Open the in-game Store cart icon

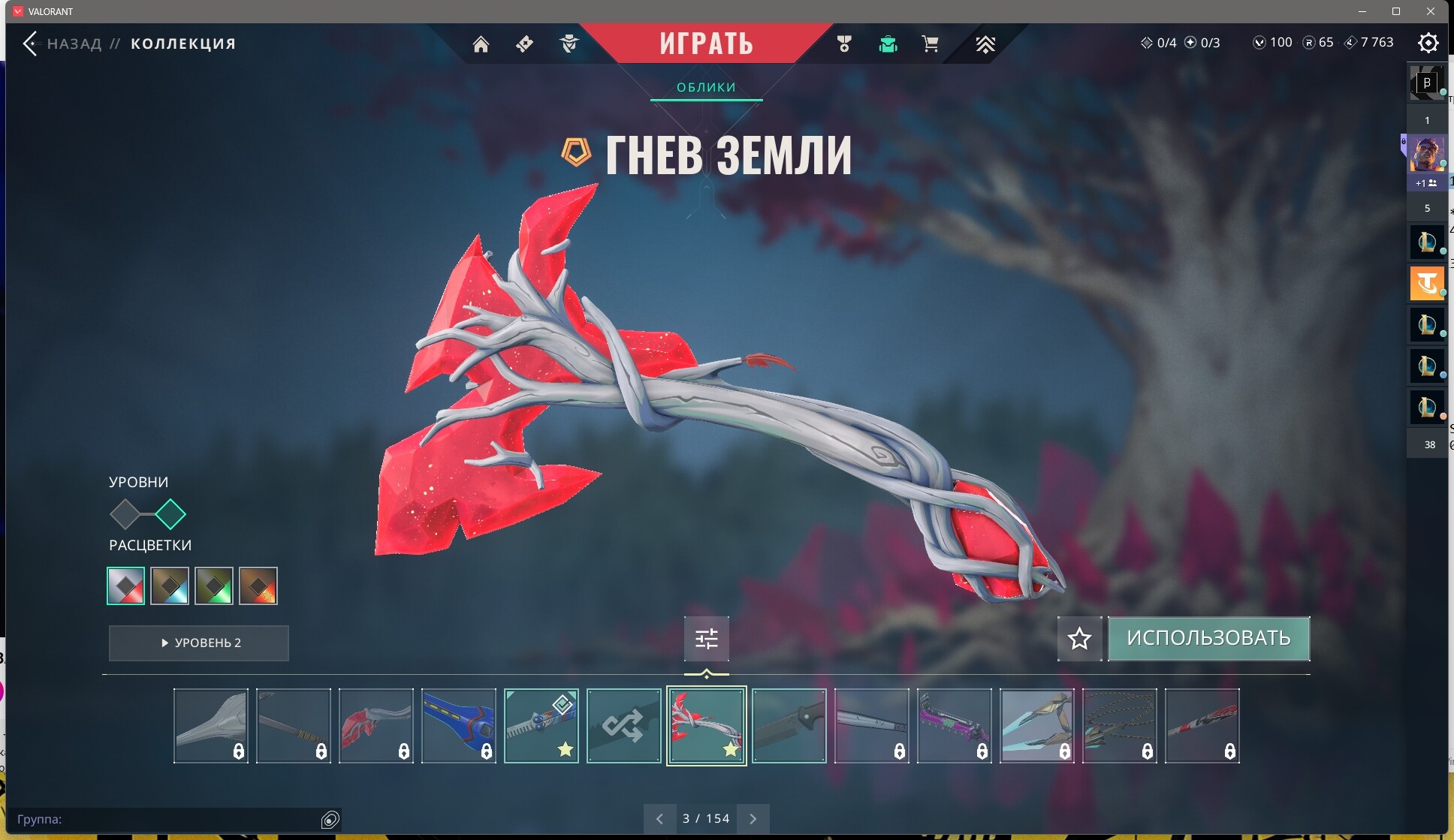tap(931, 44)
